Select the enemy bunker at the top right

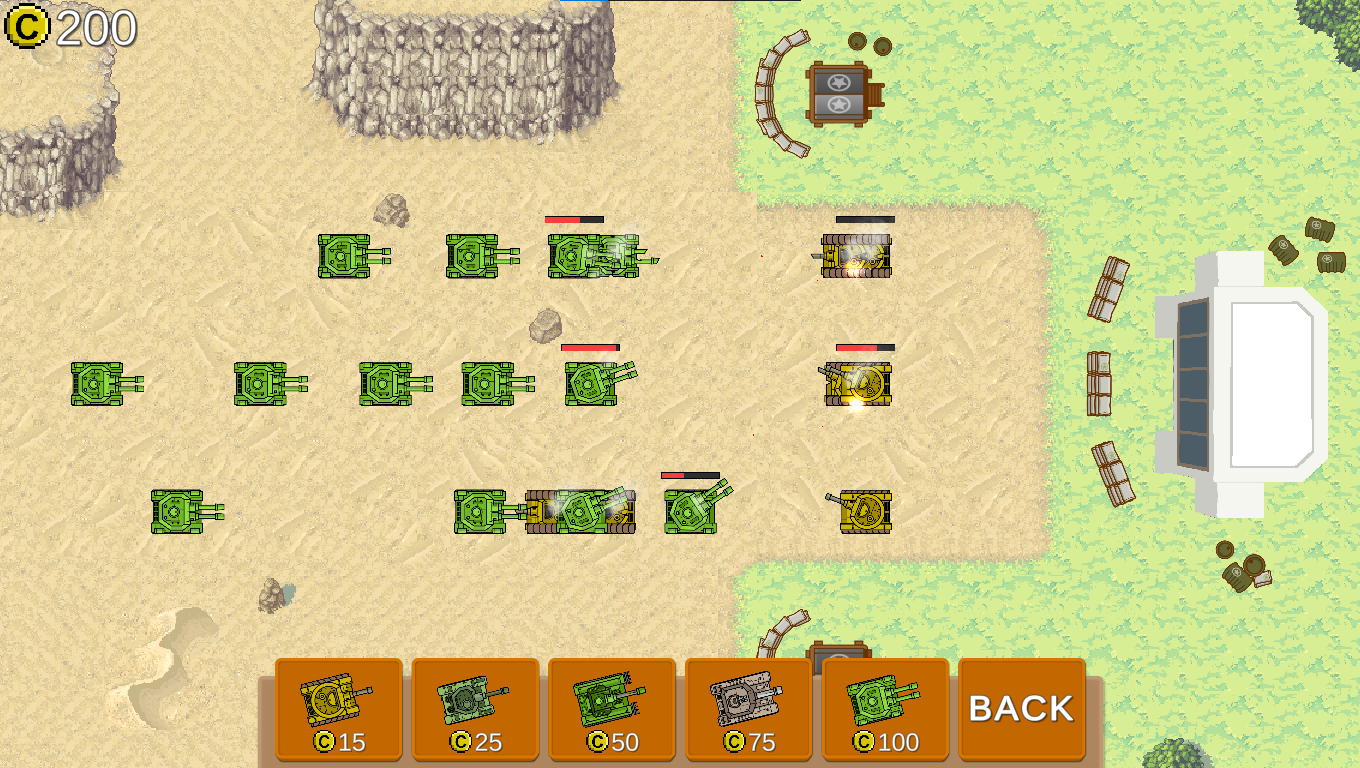coord(838,93)
